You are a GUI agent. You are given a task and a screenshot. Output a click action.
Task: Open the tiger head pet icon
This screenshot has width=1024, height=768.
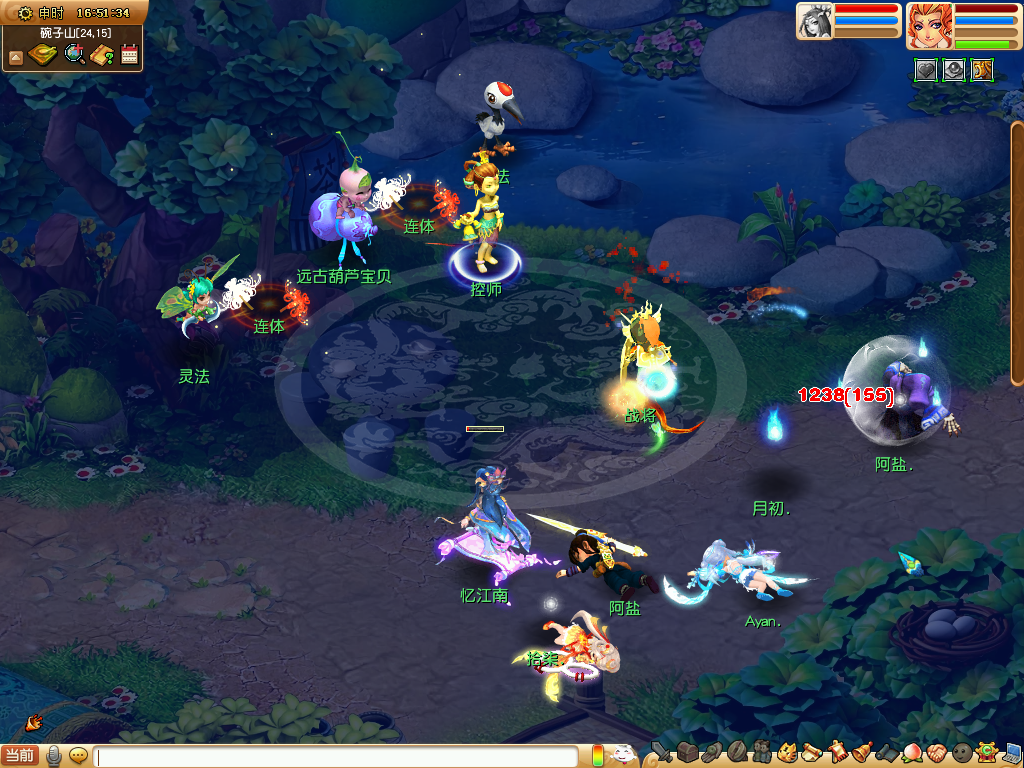click(787, 752)
